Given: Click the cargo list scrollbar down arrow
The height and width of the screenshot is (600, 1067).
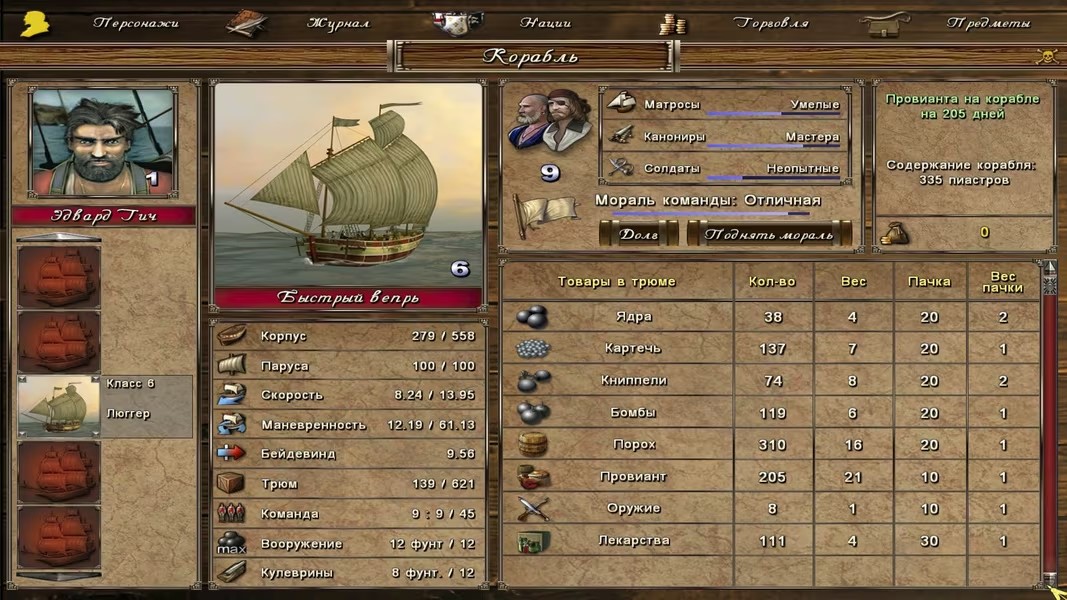Looking at the screenshot, I should click(1049, 579).
